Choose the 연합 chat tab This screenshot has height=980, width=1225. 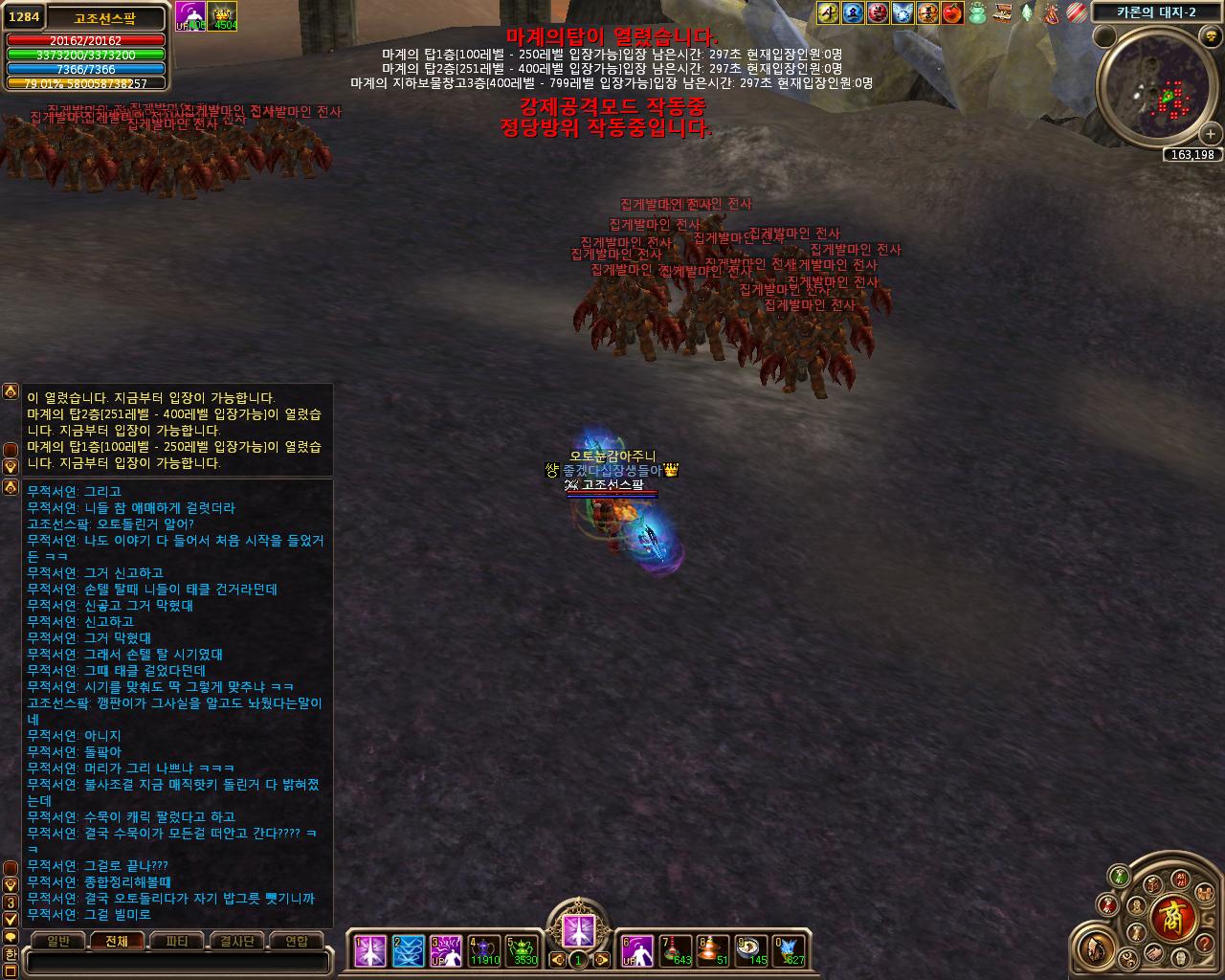(x=296, y=942)
